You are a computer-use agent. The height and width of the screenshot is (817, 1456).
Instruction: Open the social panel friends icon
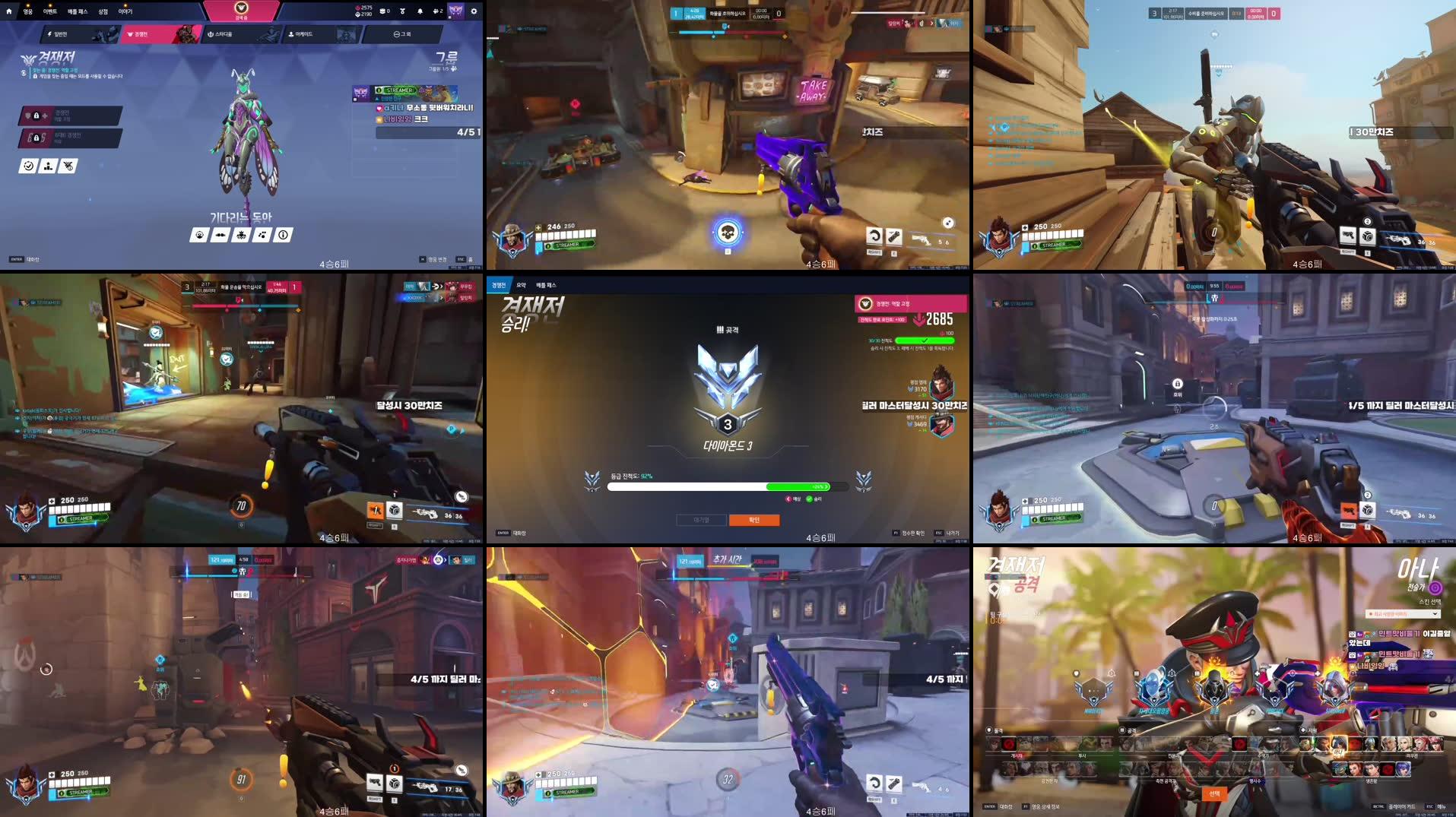(x=437, y=11)
